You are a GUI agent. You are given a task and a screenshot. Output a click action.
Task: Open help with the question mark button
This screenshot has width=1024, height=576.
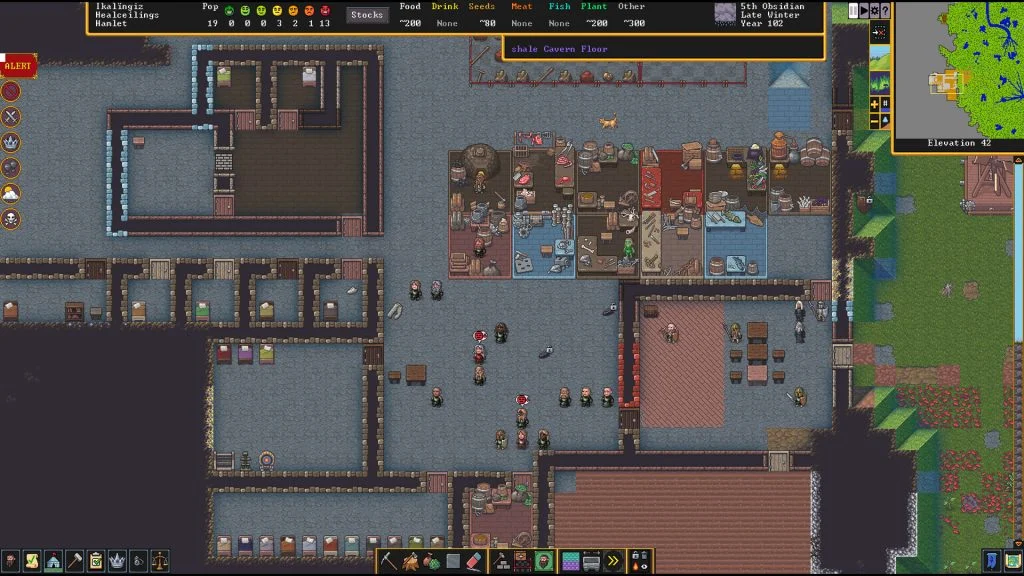pyautogui.click(x=885, y=10)
